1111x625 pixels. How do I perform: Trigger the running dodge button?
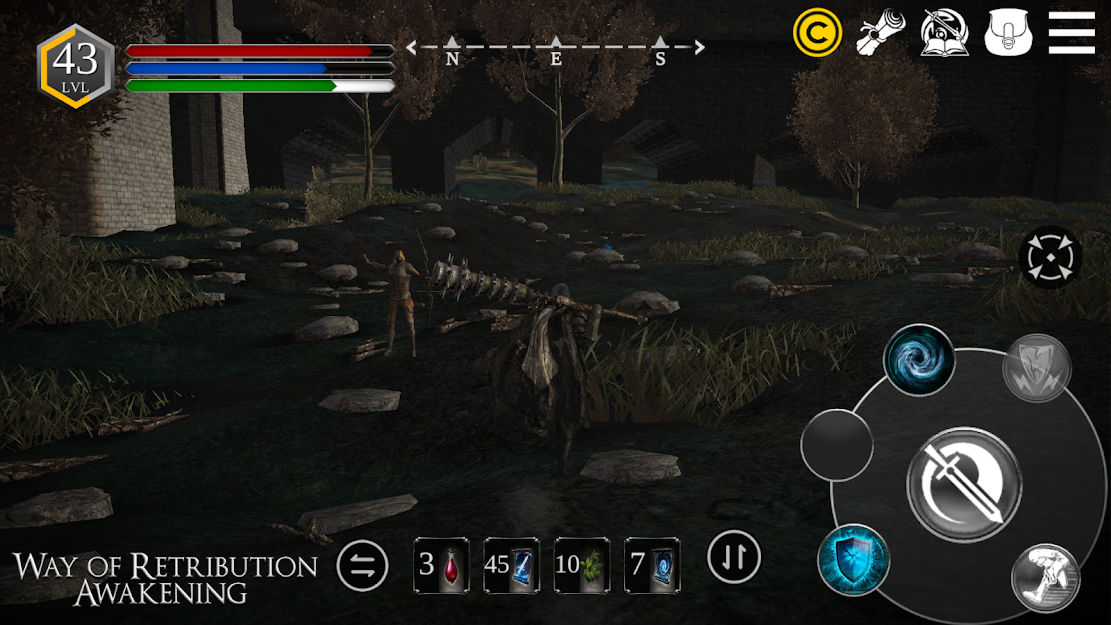tap(1045, 578)
